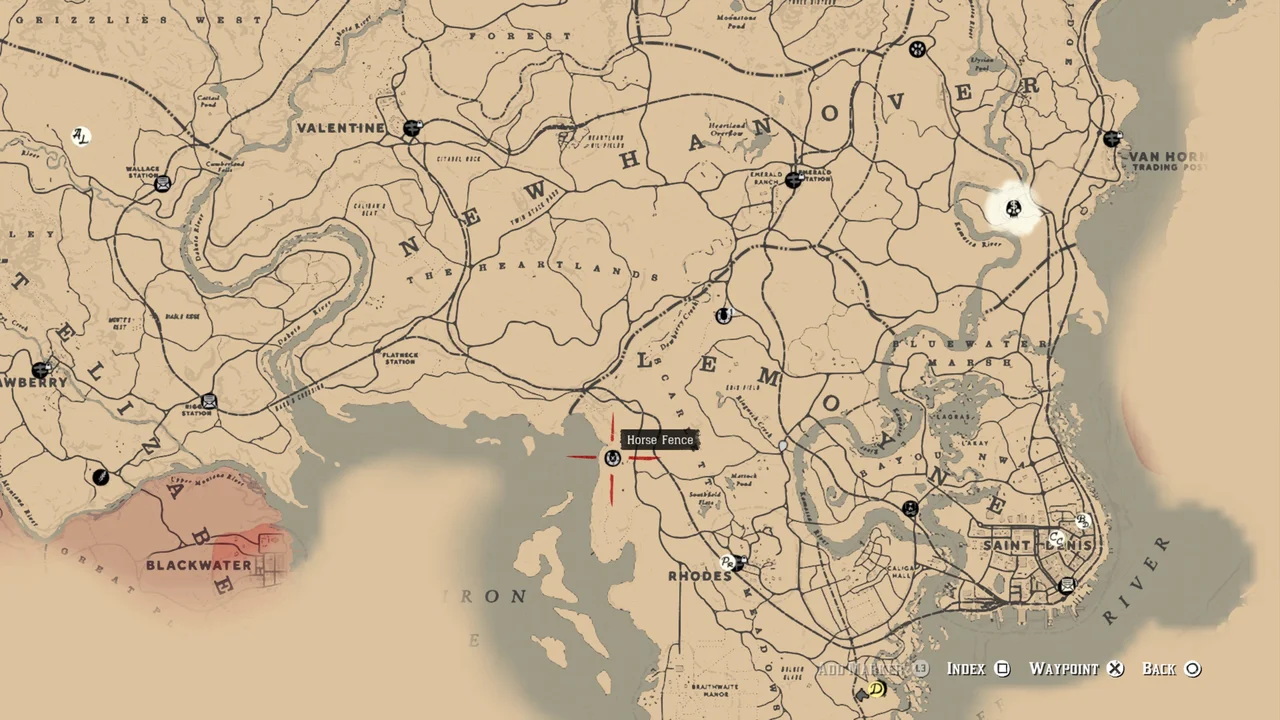The width and height of the screenshot is (1280, 720).
Task: Select the black icon northwest of Caliga Hall
Action: [911, 508]
